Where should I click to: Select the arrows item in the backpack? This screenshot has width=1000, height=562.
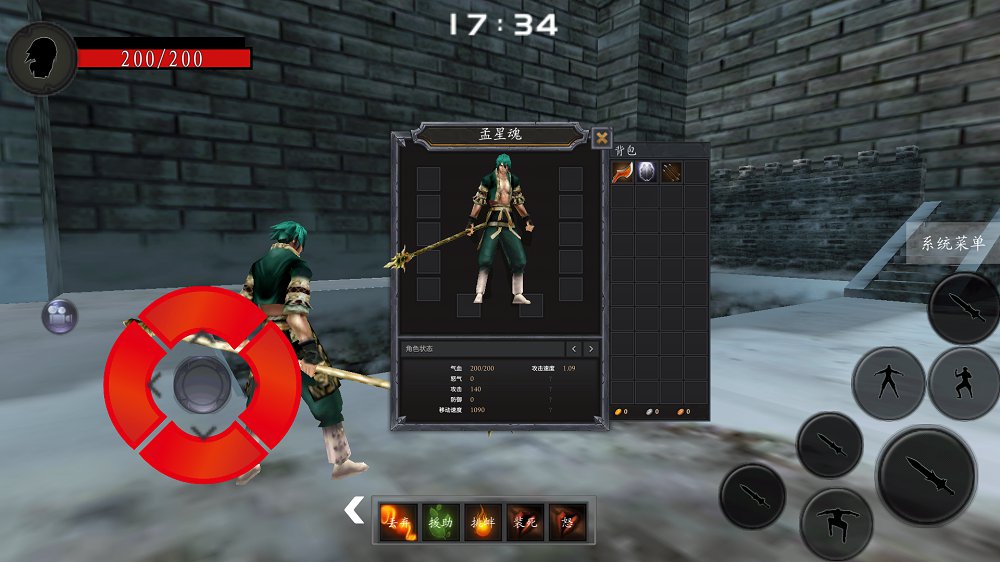pyautogui.click(x=671, y=172)
